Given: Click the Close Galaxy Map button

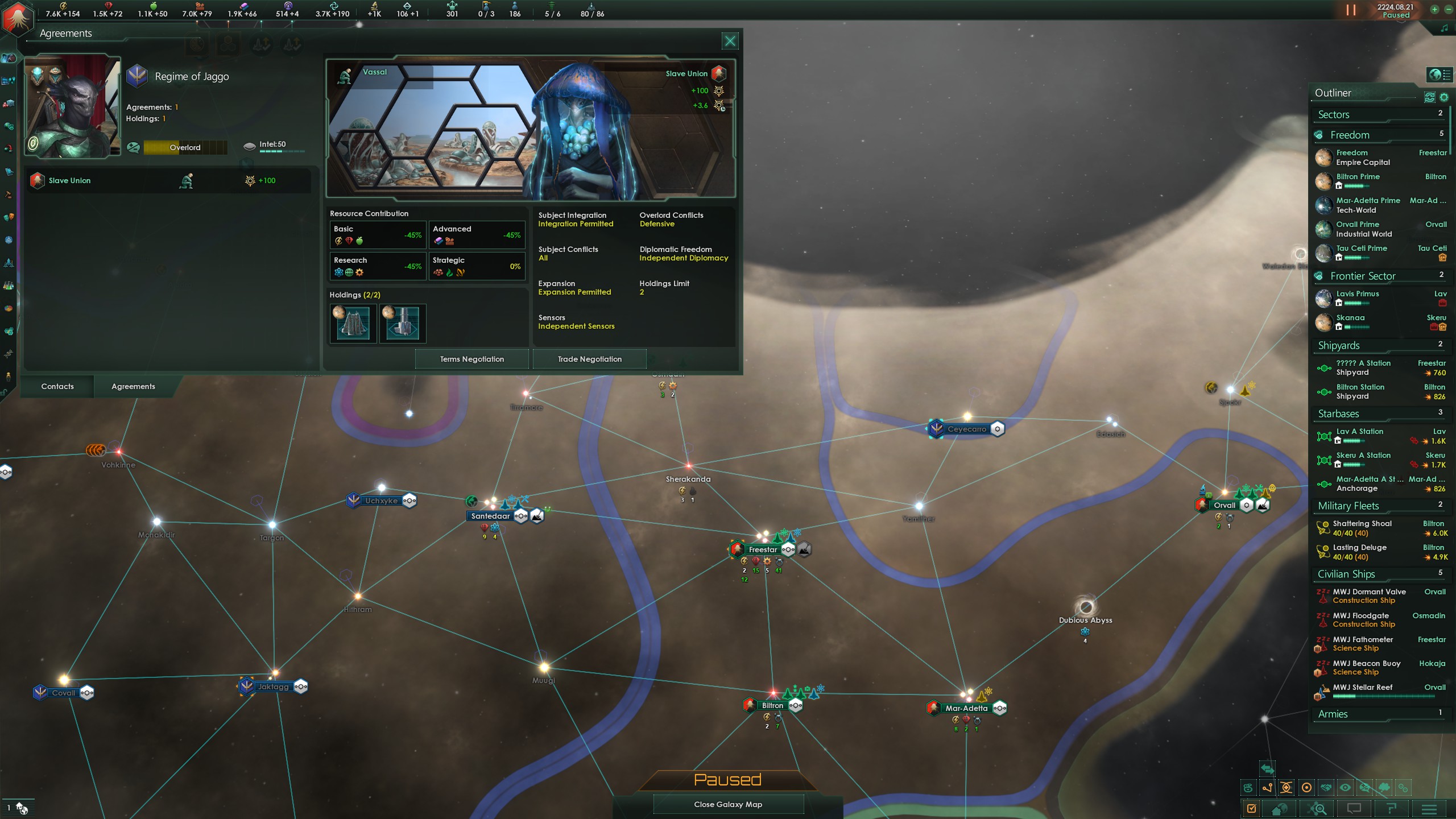Looking at the screenshot, I should click(728, 804).
